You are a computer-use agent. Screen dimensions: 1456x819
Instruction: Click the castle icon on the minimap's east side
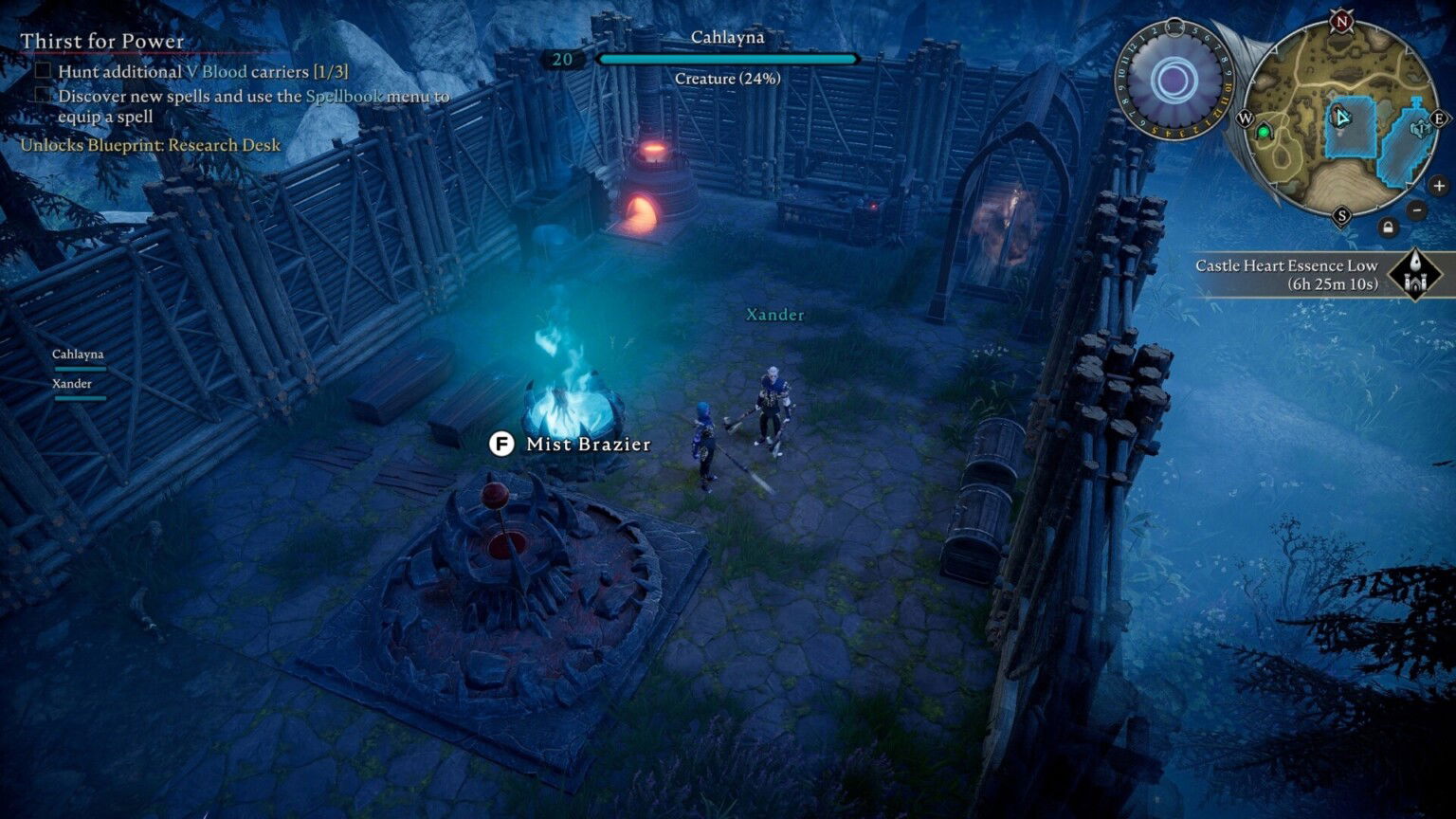pyautogui.click(x=1421, y=128)
